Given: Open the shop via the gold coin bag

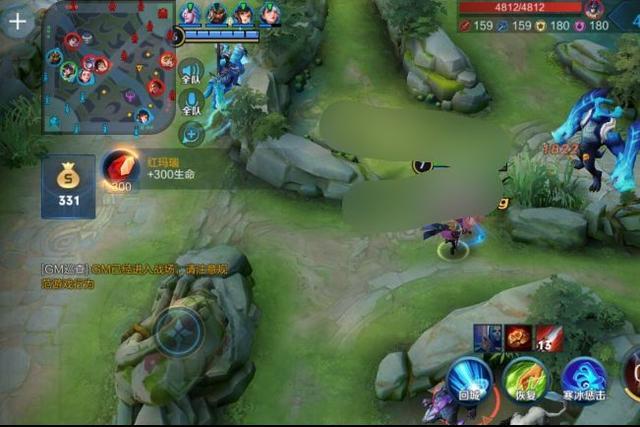Looking at the screenshot, I should [68, 186].
